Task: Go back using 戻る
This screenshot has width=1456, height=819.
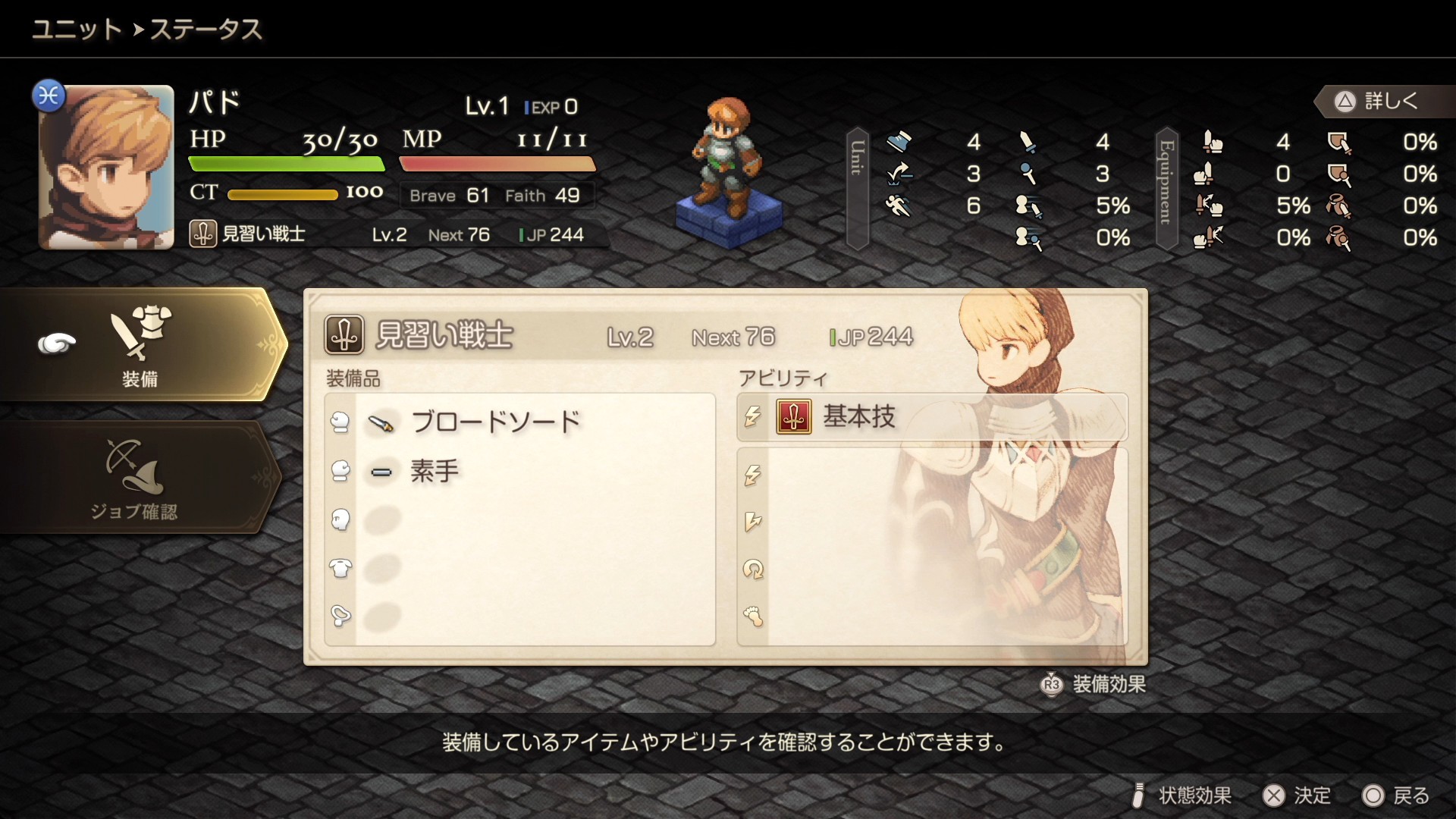Action: [x=1396, y=795]
